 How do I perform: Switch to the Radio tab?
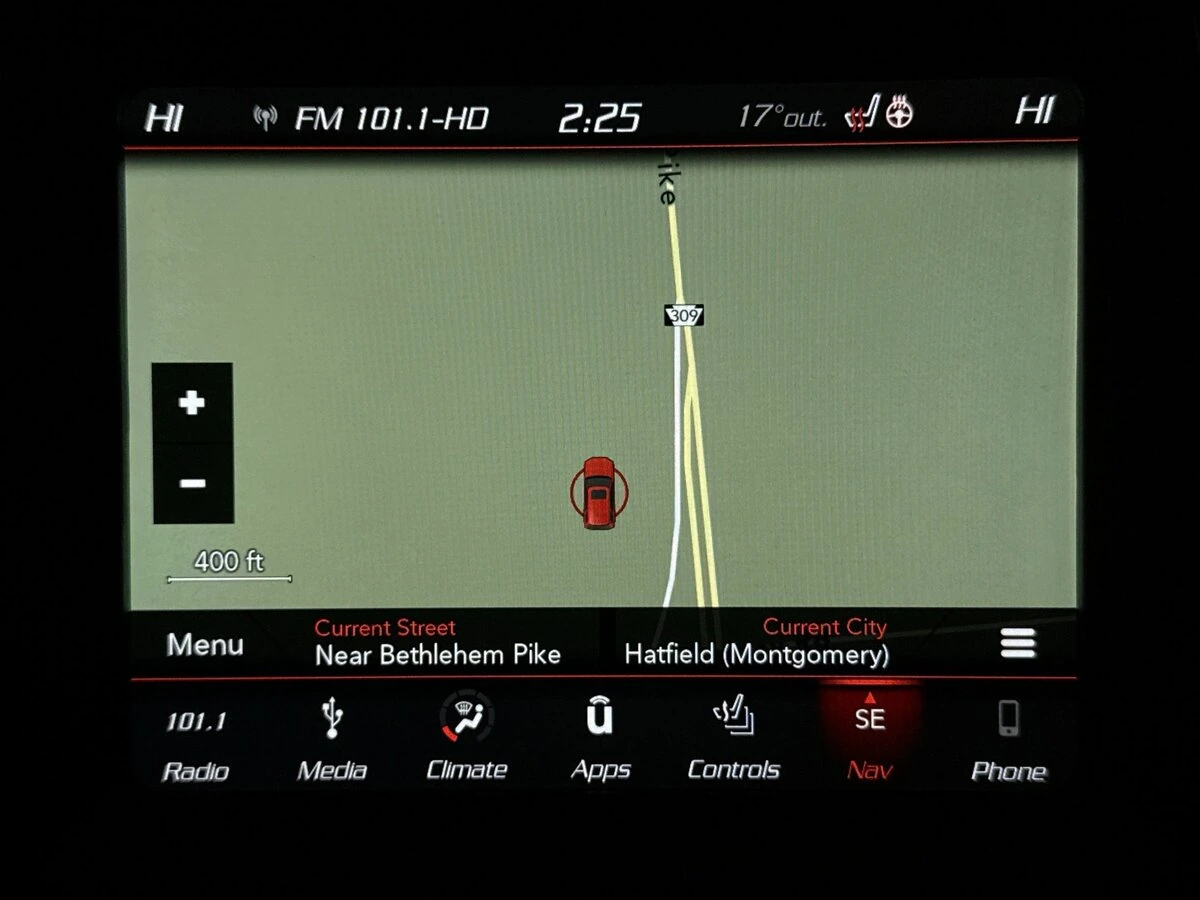195,743
